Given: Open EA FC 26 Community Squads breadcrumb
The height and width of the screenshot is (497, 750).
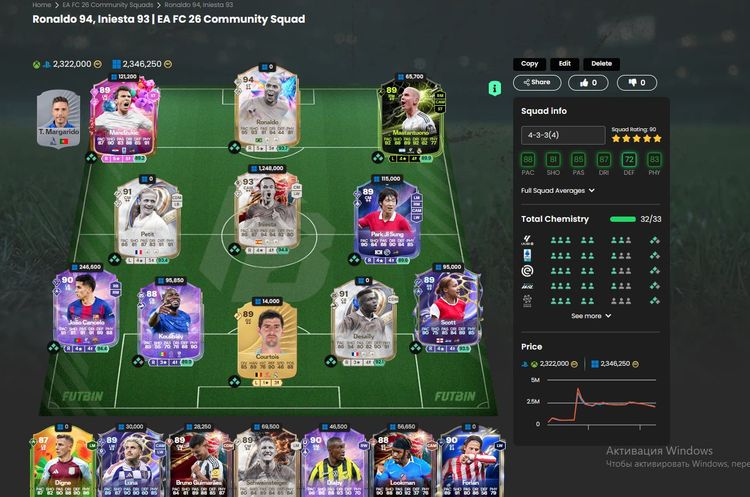Looking at the screenshot, I should 96,5.
